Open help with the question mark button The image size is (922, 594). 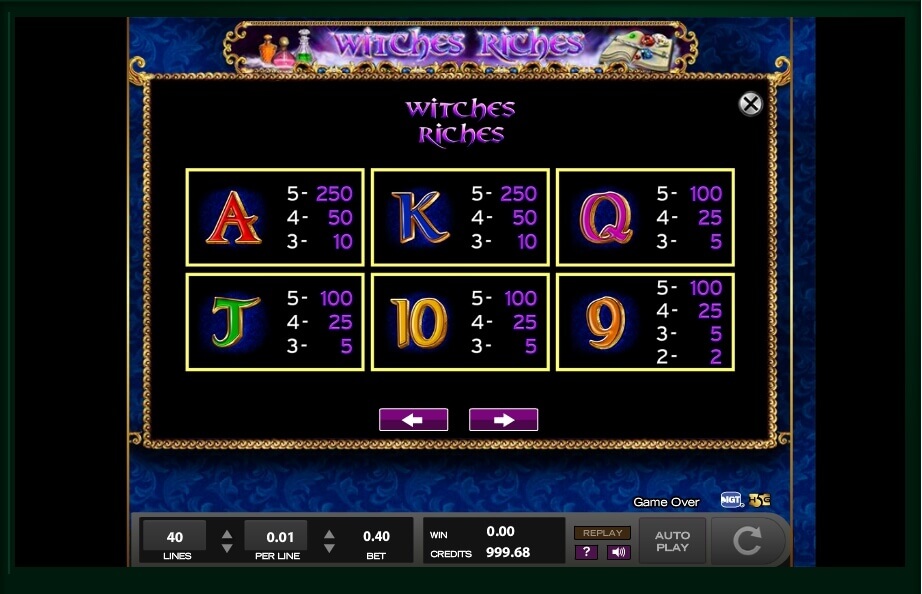coord(585,552)
